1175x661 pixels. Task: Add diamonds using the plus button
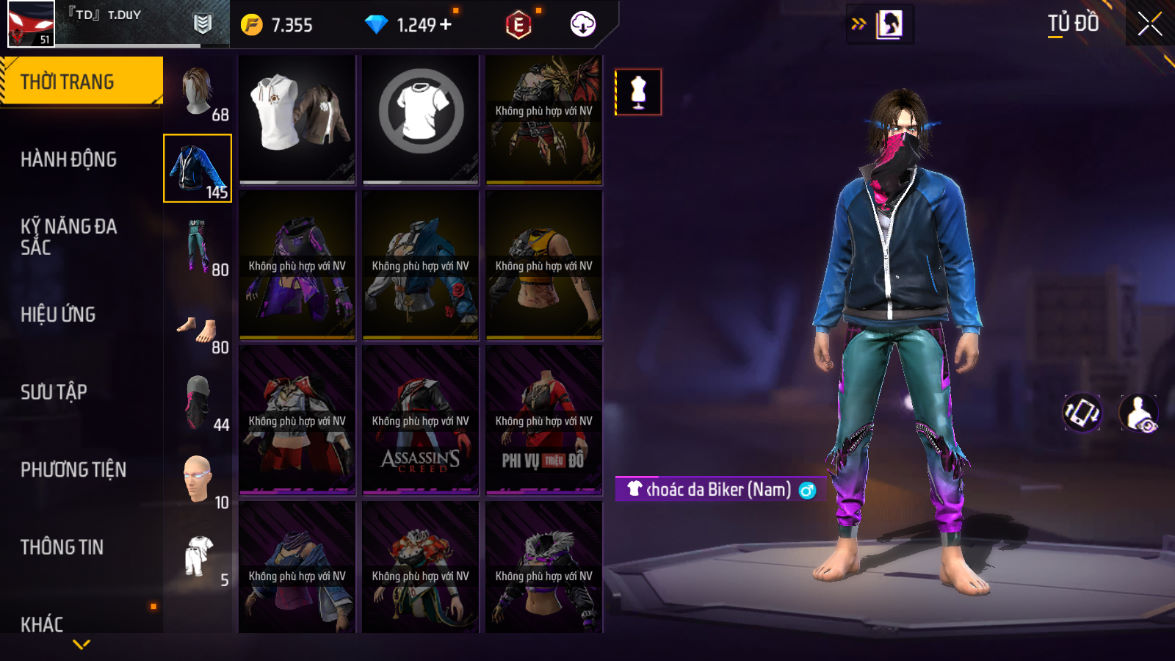(446, 25)
